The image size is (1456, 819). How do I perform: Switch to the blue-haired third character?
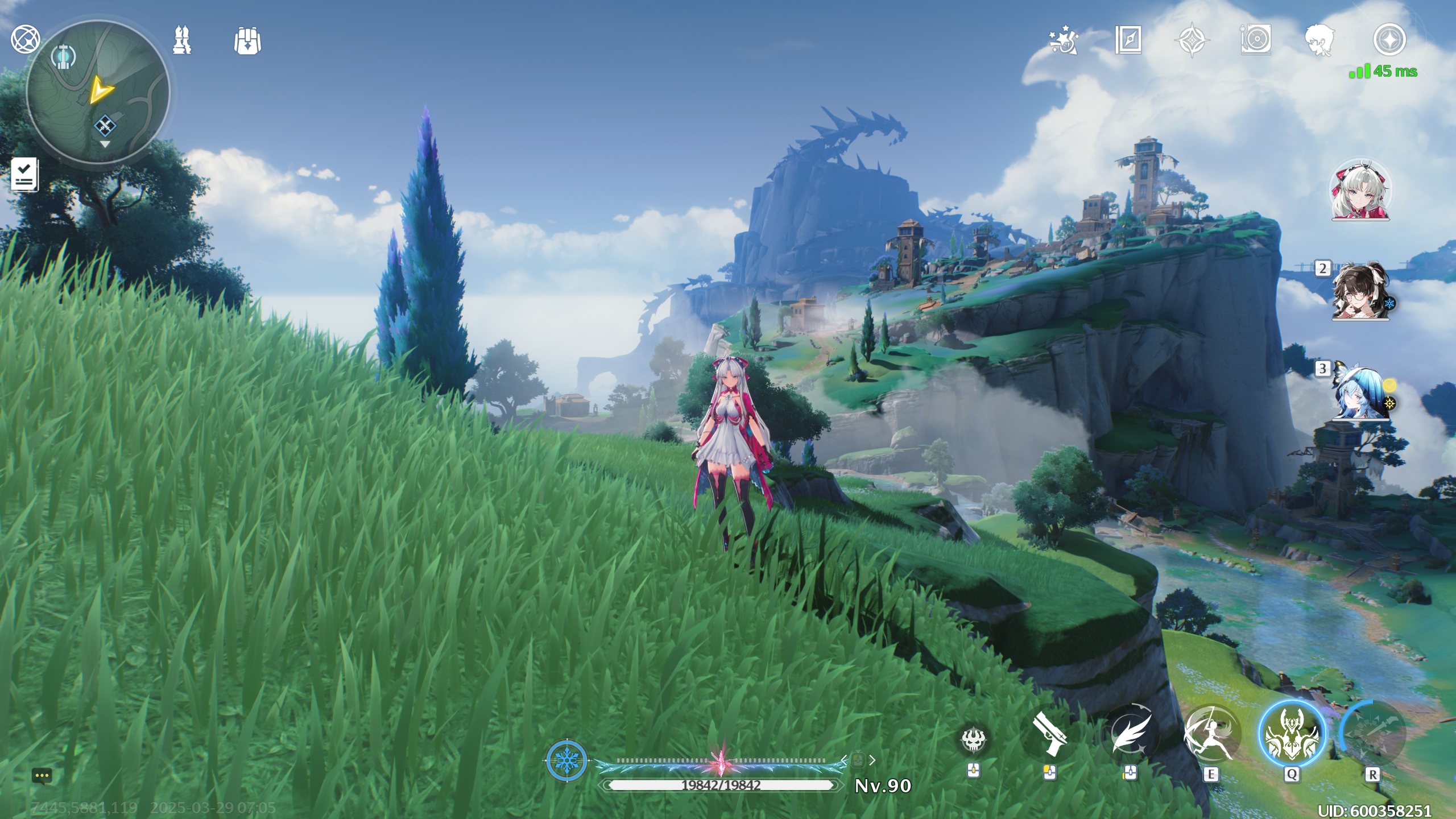tap(1360, 392)
